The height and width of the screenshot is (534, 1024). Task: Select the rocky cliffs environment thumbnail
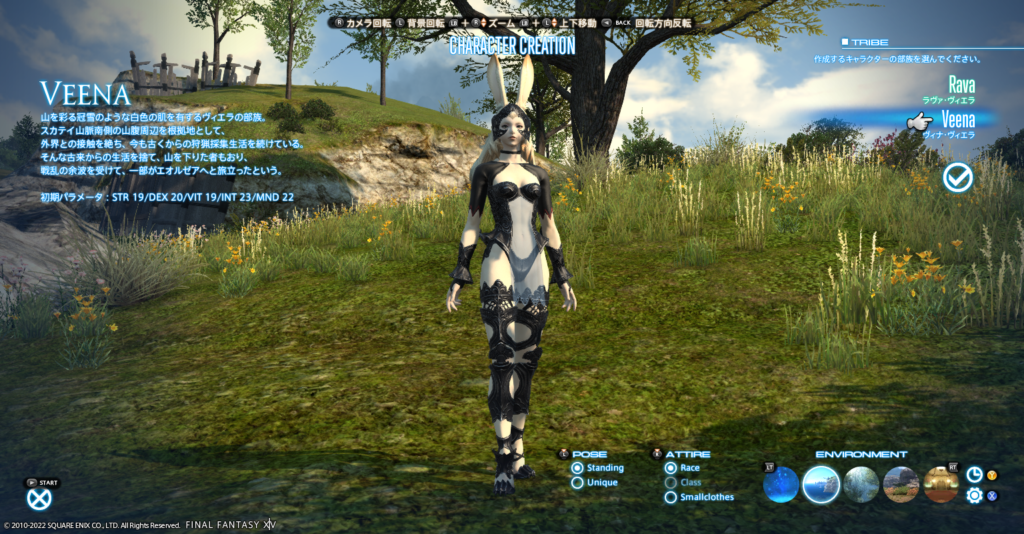coord(901,485)
